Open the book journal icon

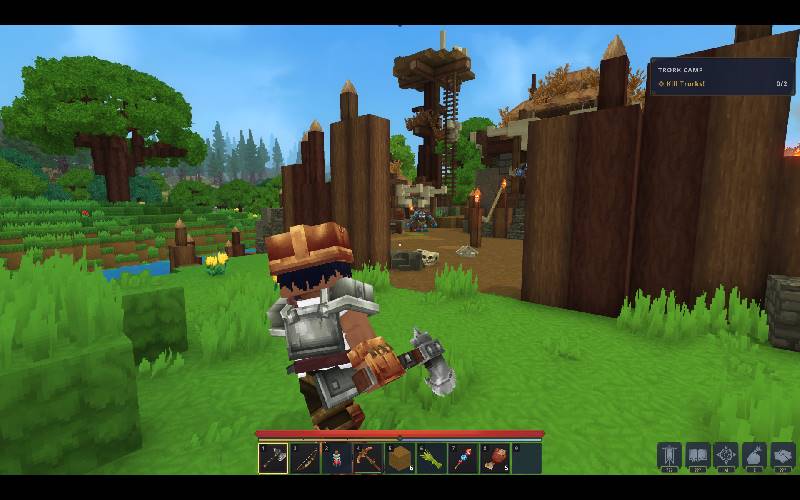[697, 455]
